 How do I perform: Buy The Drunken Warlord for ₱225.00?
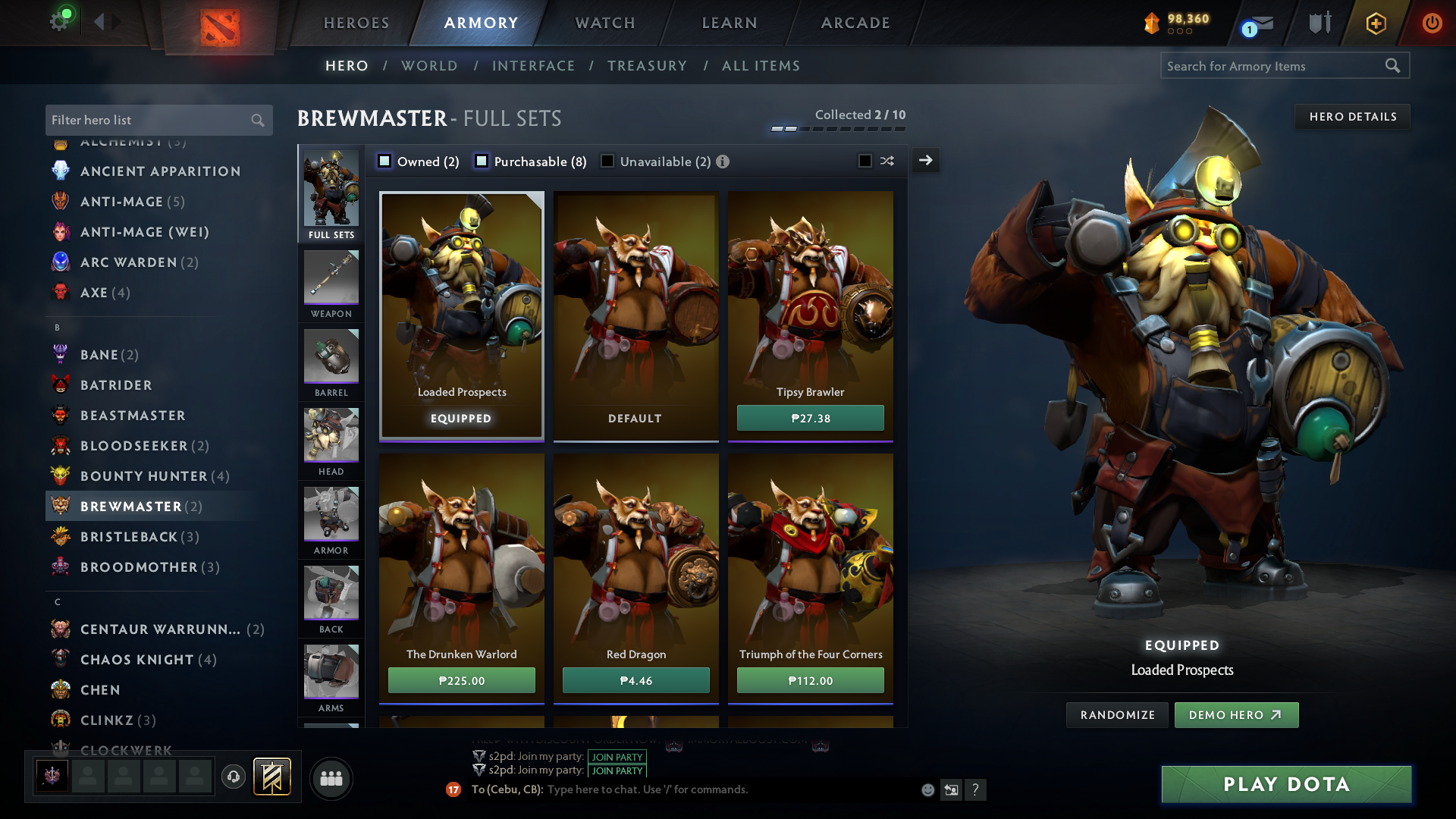[x=461, y=680]
